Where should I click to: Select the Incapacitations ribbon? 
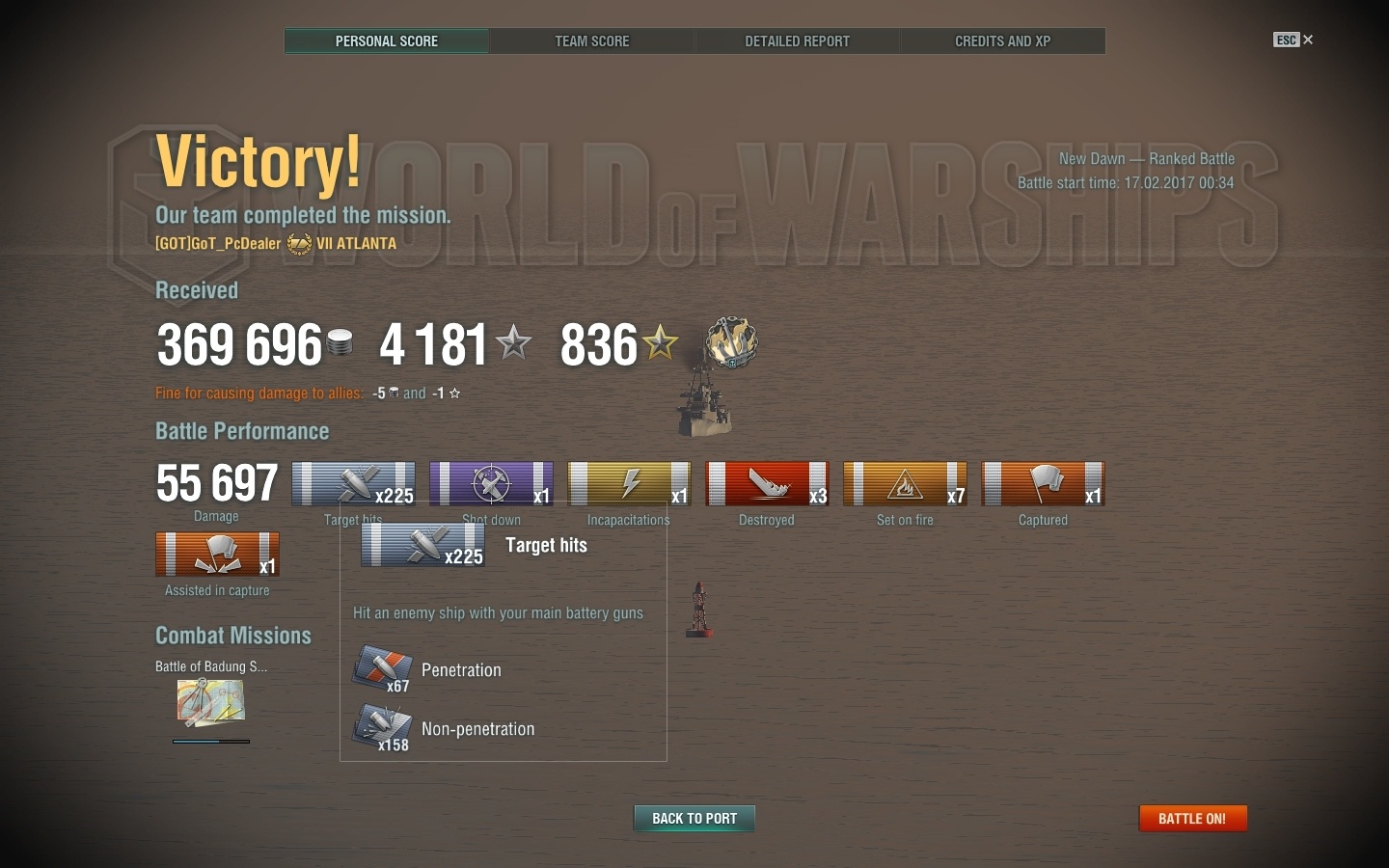point(629,483)
